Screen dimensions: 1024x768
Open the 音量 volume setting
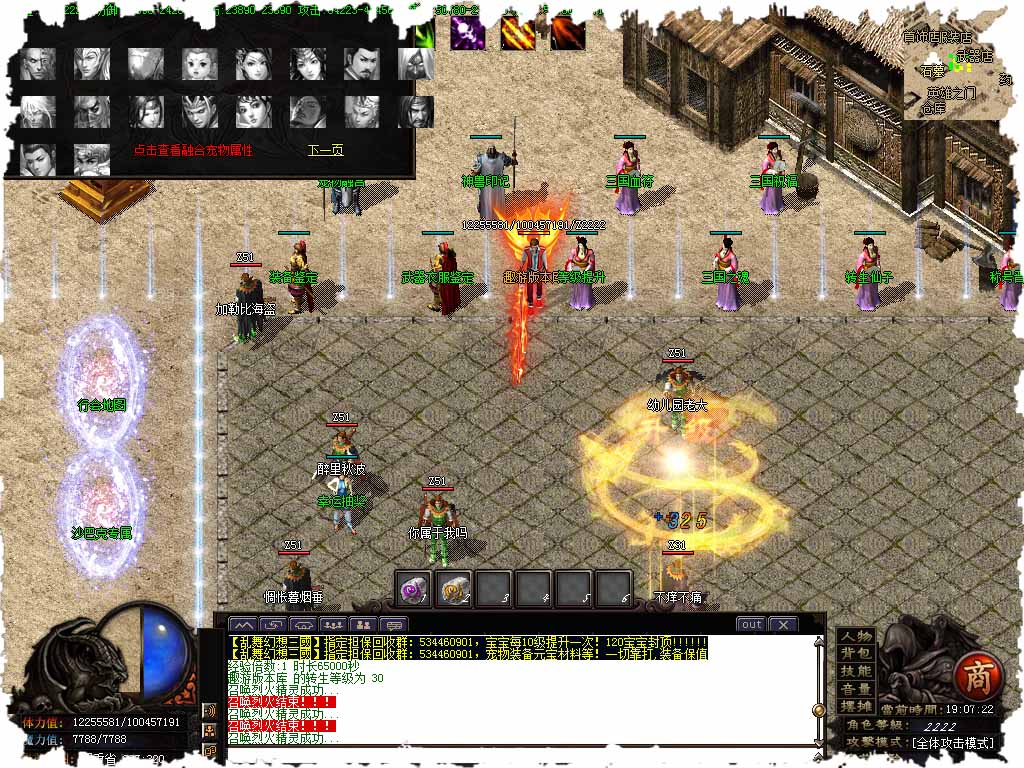pyautogui.click(x=856, y=690)
